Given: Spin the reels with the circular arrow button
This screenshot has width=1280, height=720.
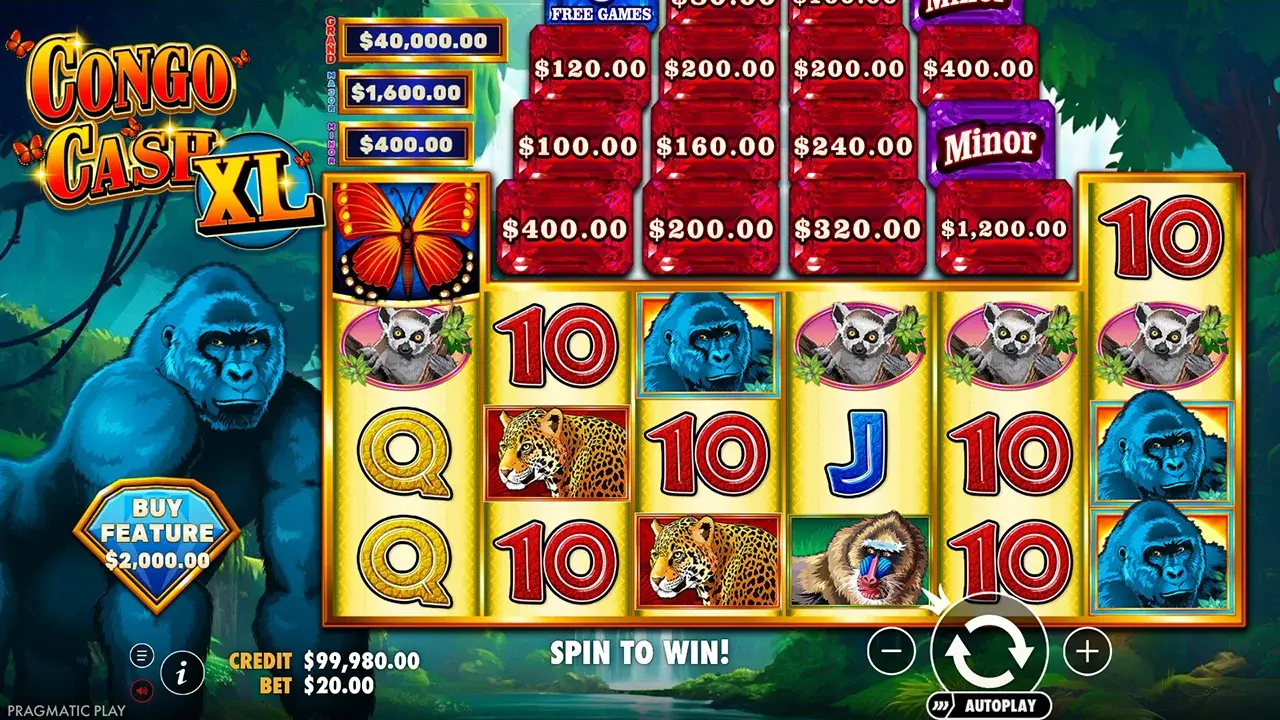Looking at the screenshot, I should 989,651.
